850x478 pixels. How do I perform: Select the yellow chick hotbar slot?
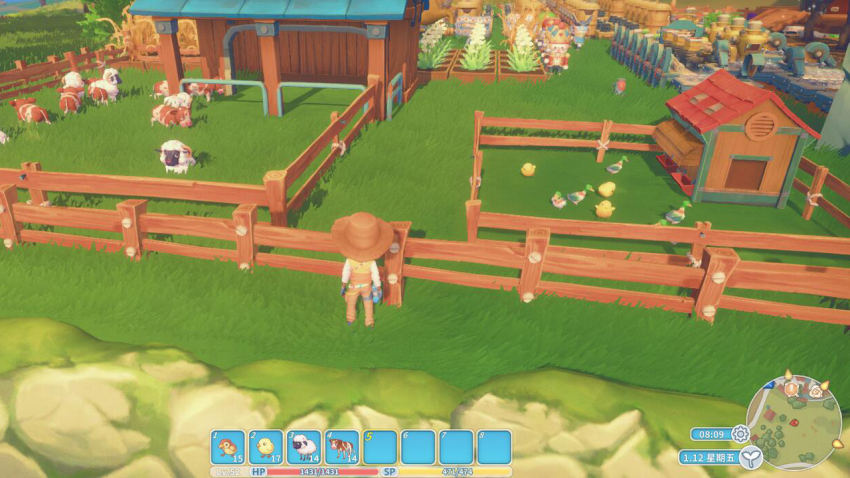tap(266, 446)
